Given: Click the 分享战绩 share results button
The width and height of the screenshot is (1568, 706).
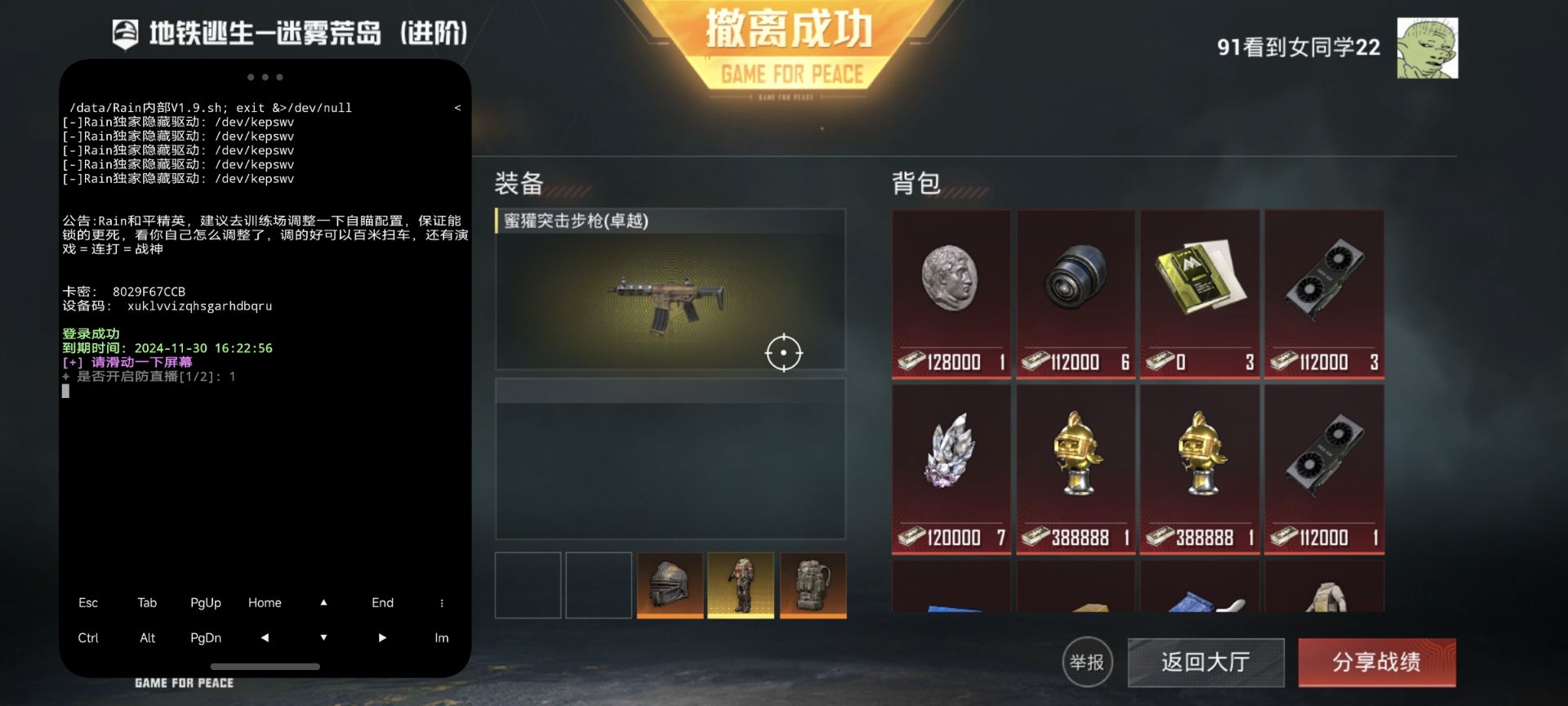Looking at the screenshot, I should [1378, 663].
